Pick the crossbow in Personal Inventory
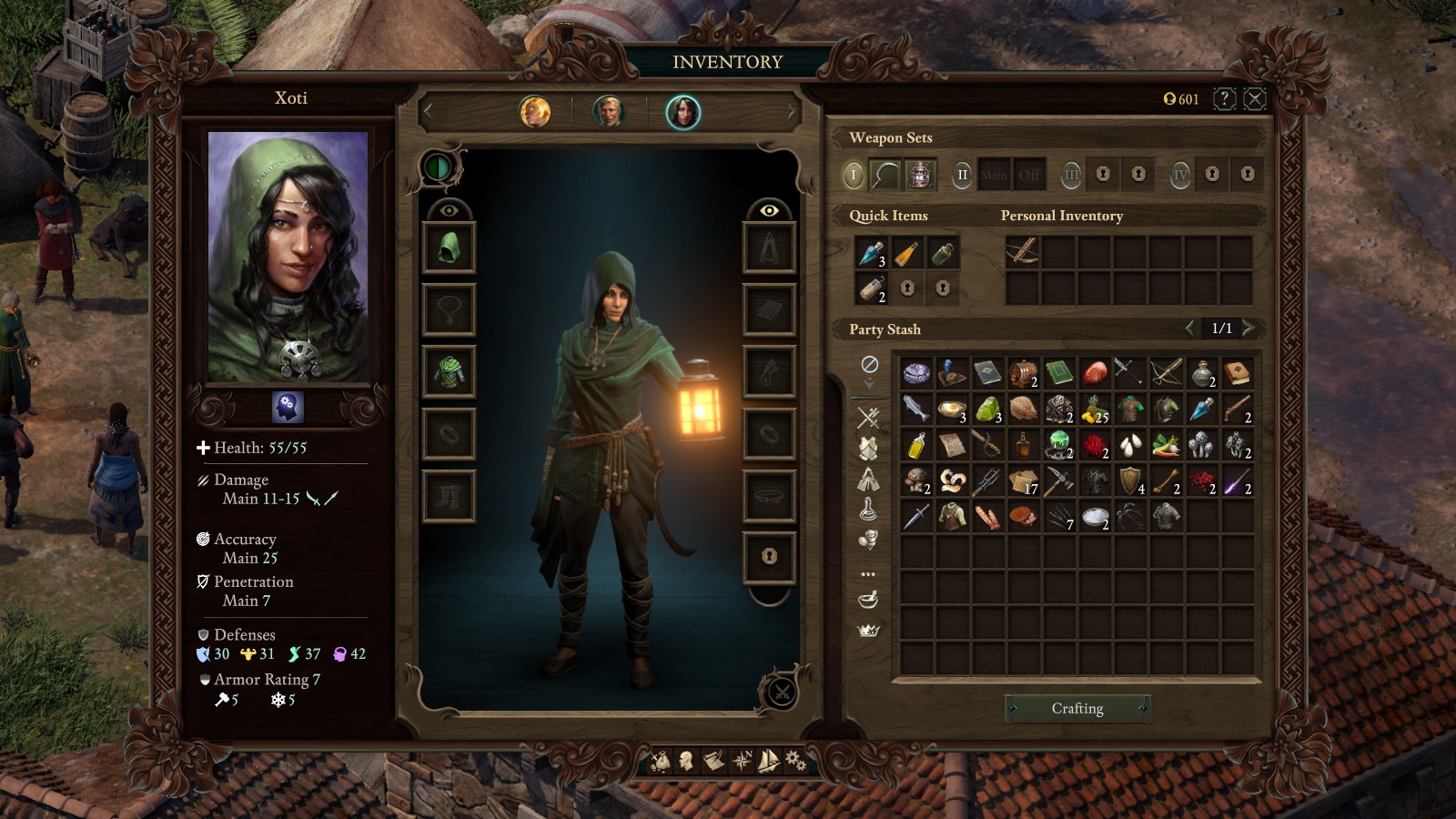Screen dimensions: 1456x819 pos(1023,252)
